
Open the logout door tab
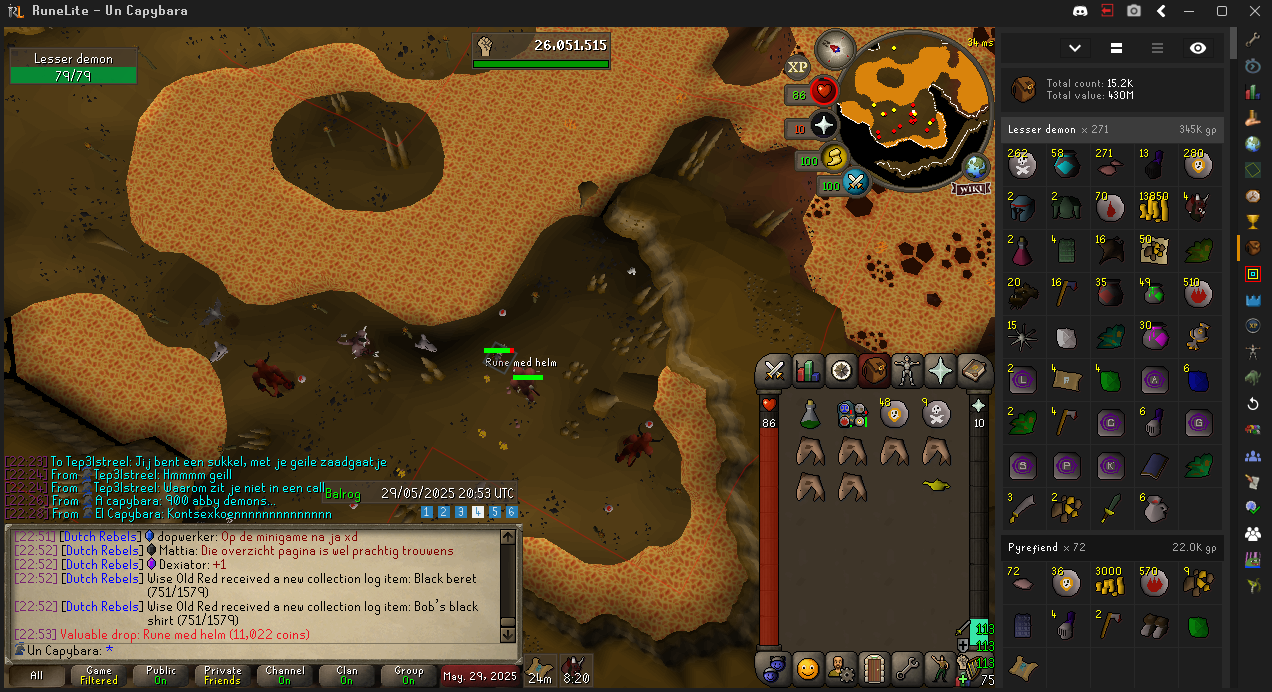(874, 666)
